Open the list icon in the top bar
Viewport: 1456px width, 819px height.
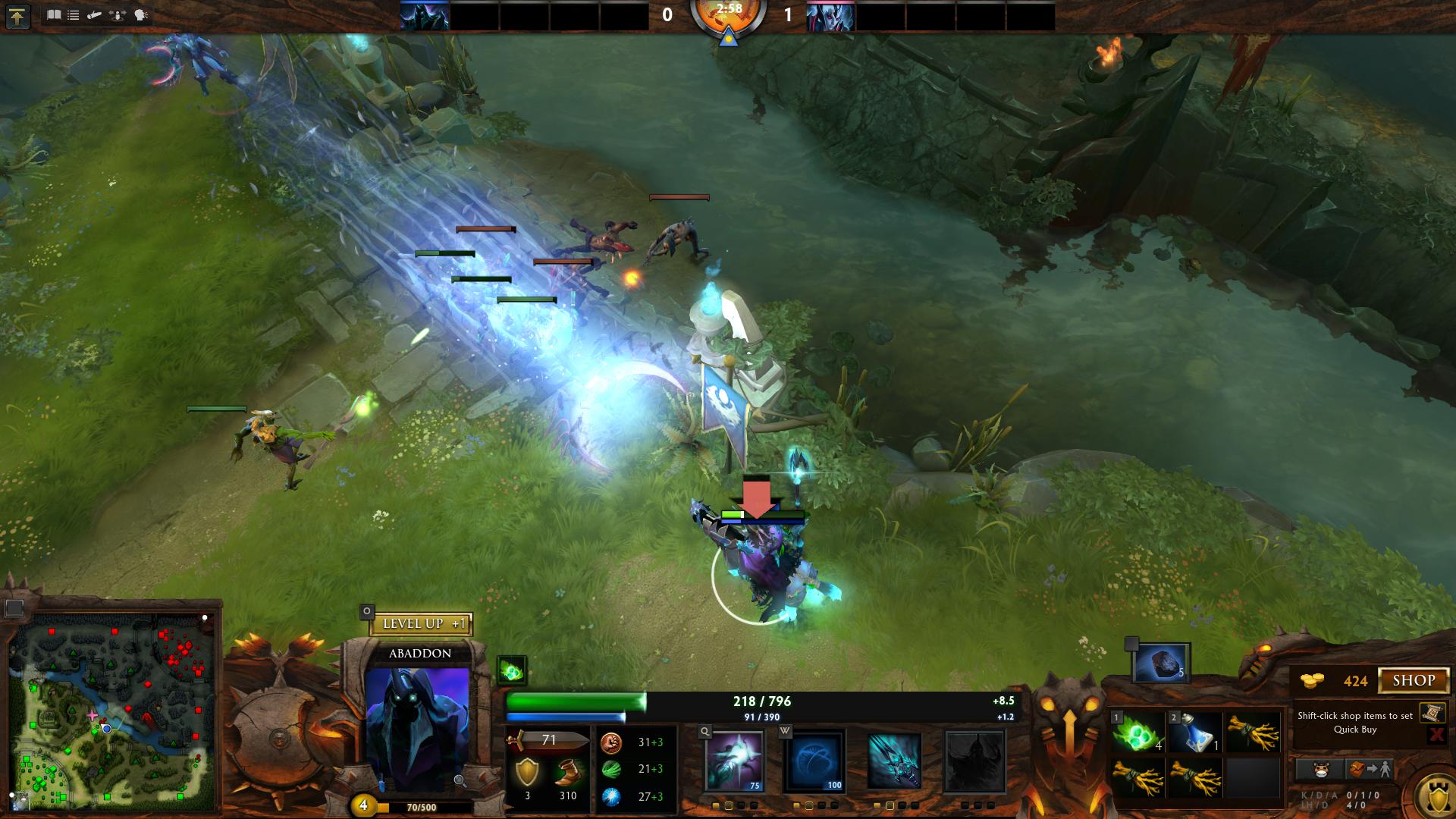74,14
